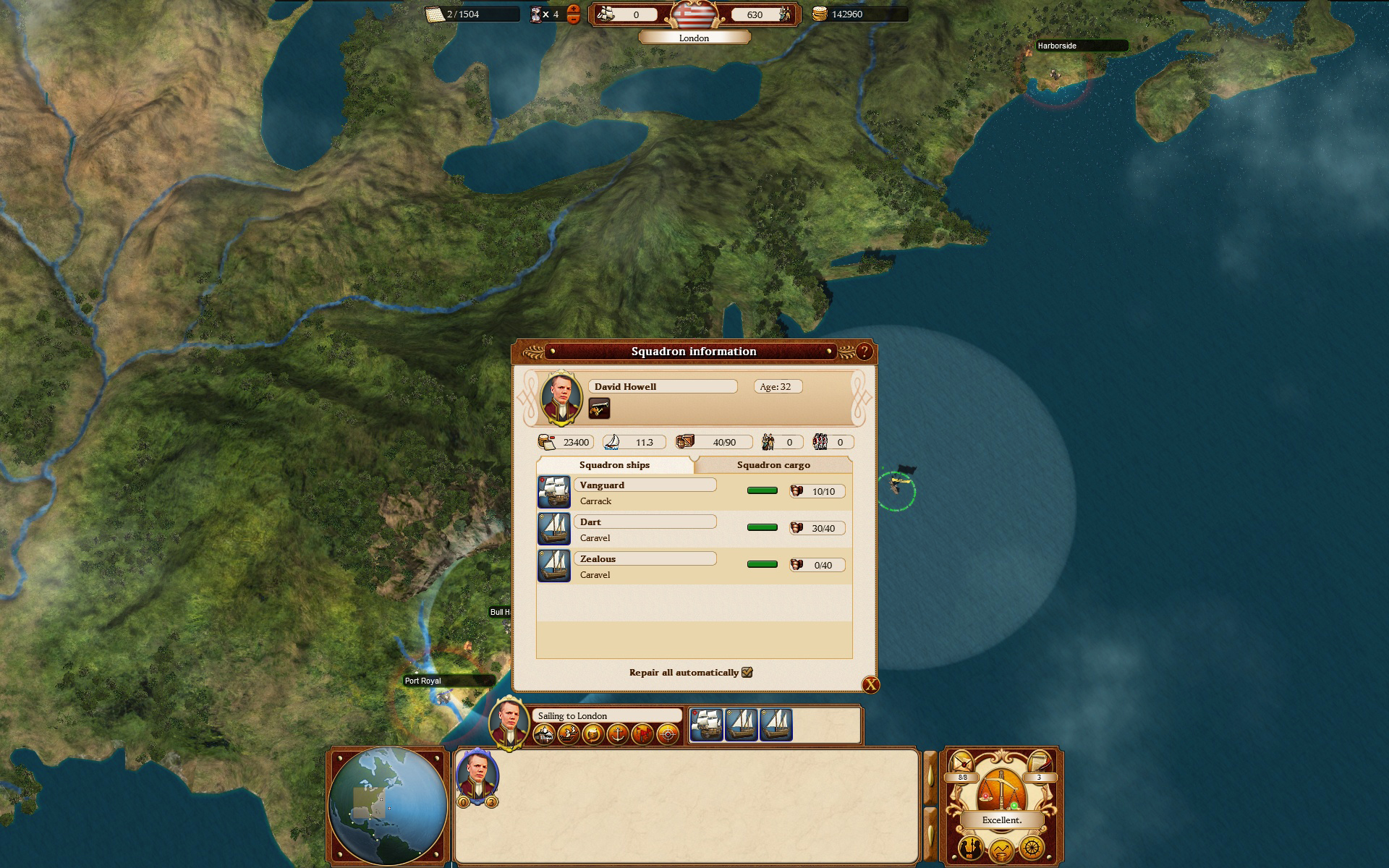Screen dimensions: 1389x868
Task: Open the sealed envelope messages icon
Action: click(963, 762)
